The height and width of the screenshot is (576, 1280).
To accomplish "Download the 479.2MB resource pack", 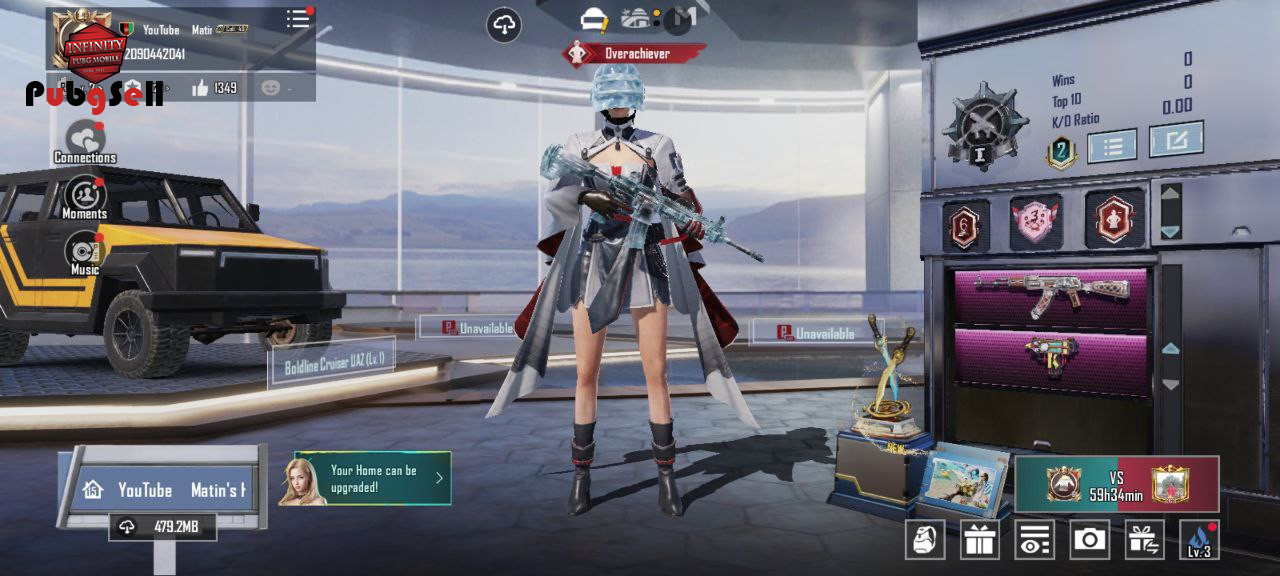I will [163, 527].
